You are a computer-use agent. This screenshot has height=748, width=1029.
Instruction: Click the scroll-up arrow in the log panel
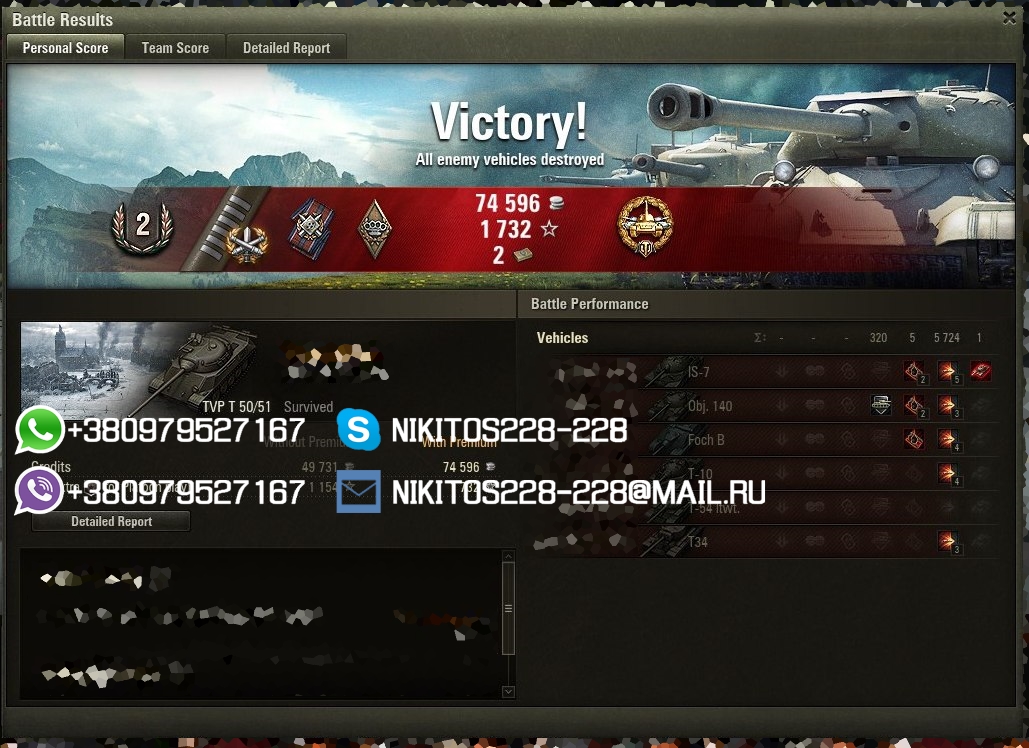tap(508, 556)
